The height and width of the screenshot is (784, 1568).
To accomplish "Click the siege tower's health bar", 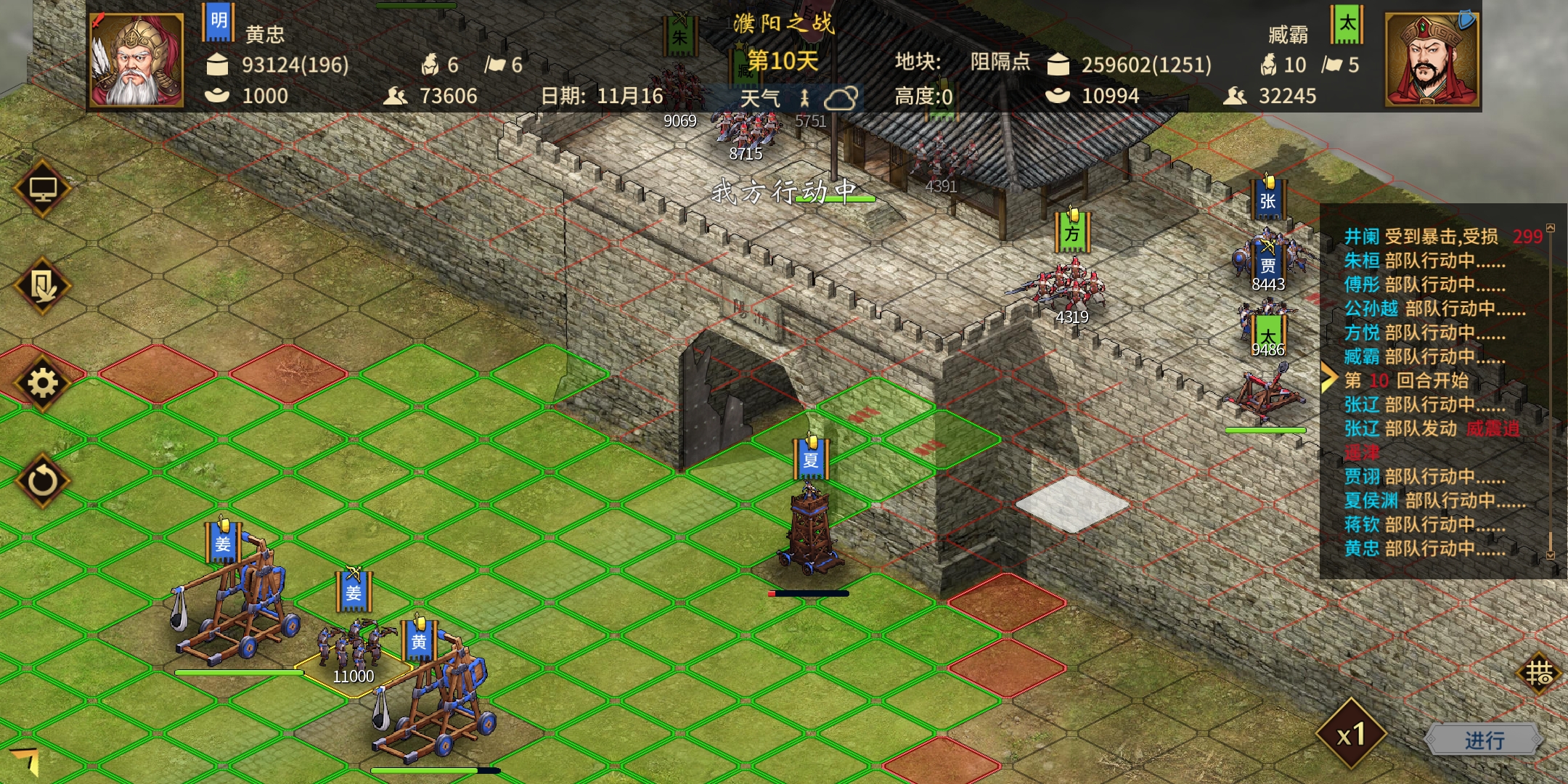I will [808, 594].
